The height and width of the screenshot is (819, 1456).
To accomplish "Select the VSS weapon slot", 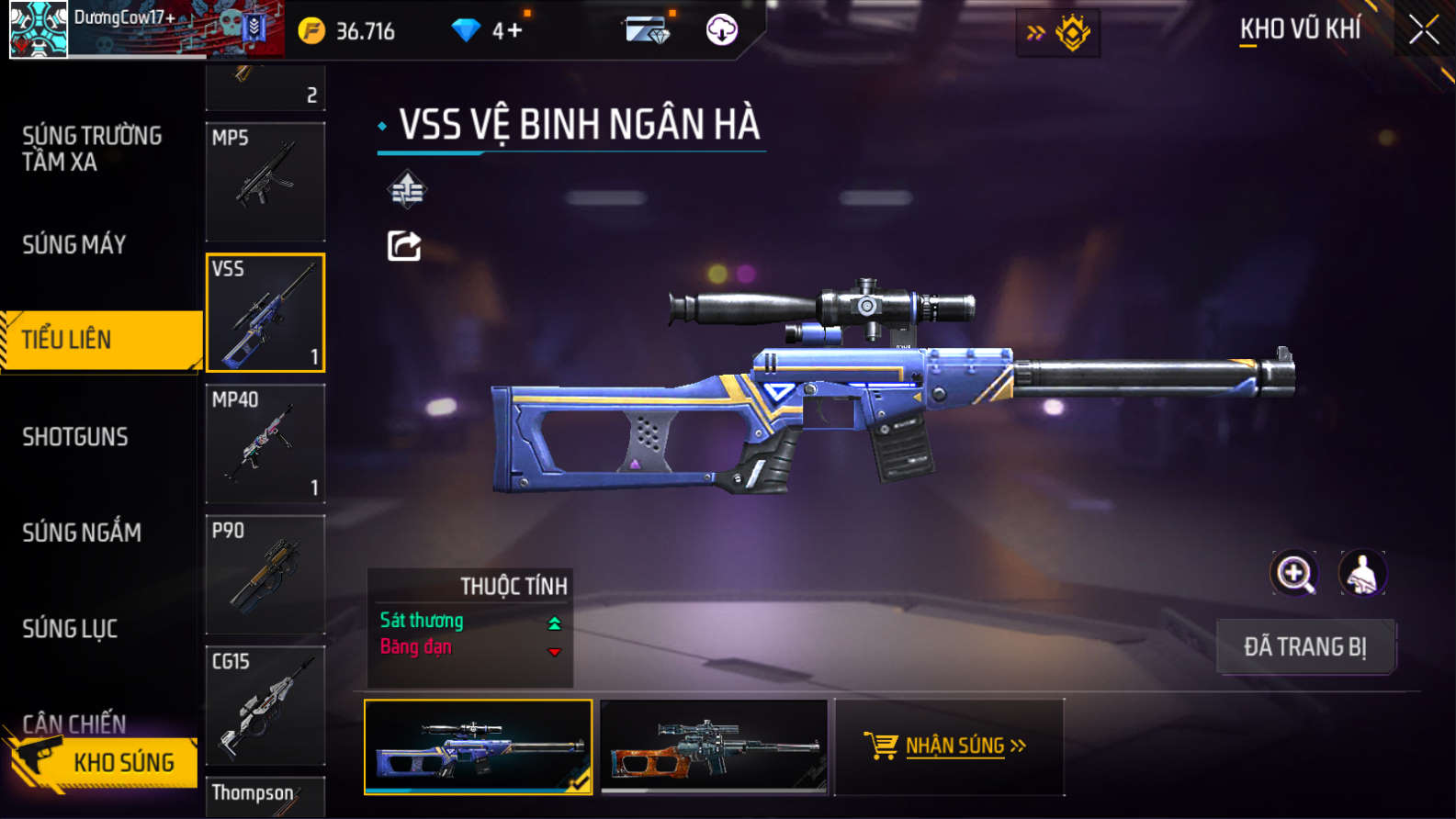I will pos(265,313).
